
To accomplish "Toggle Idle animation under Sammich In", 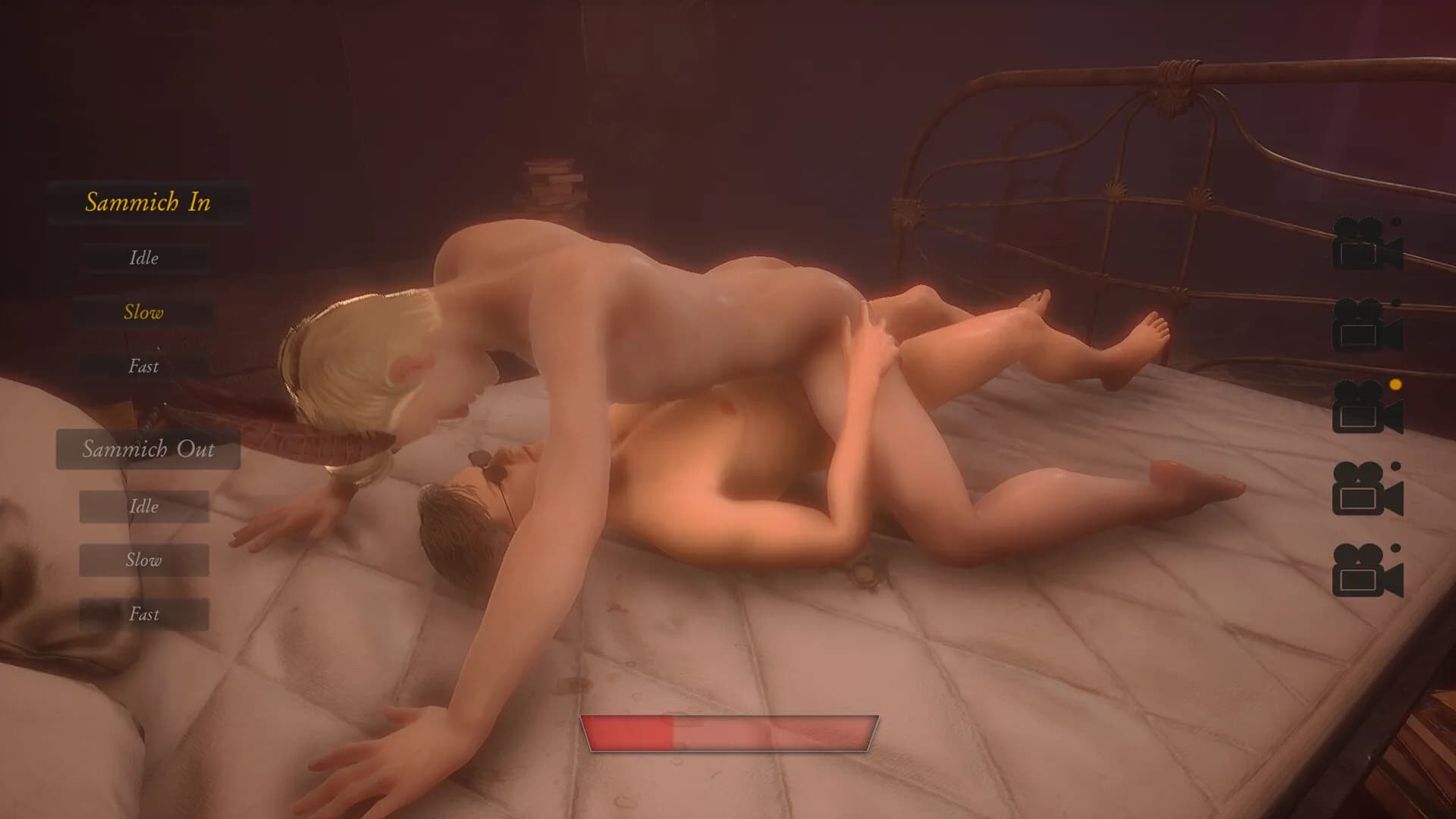I will point(143,258).
